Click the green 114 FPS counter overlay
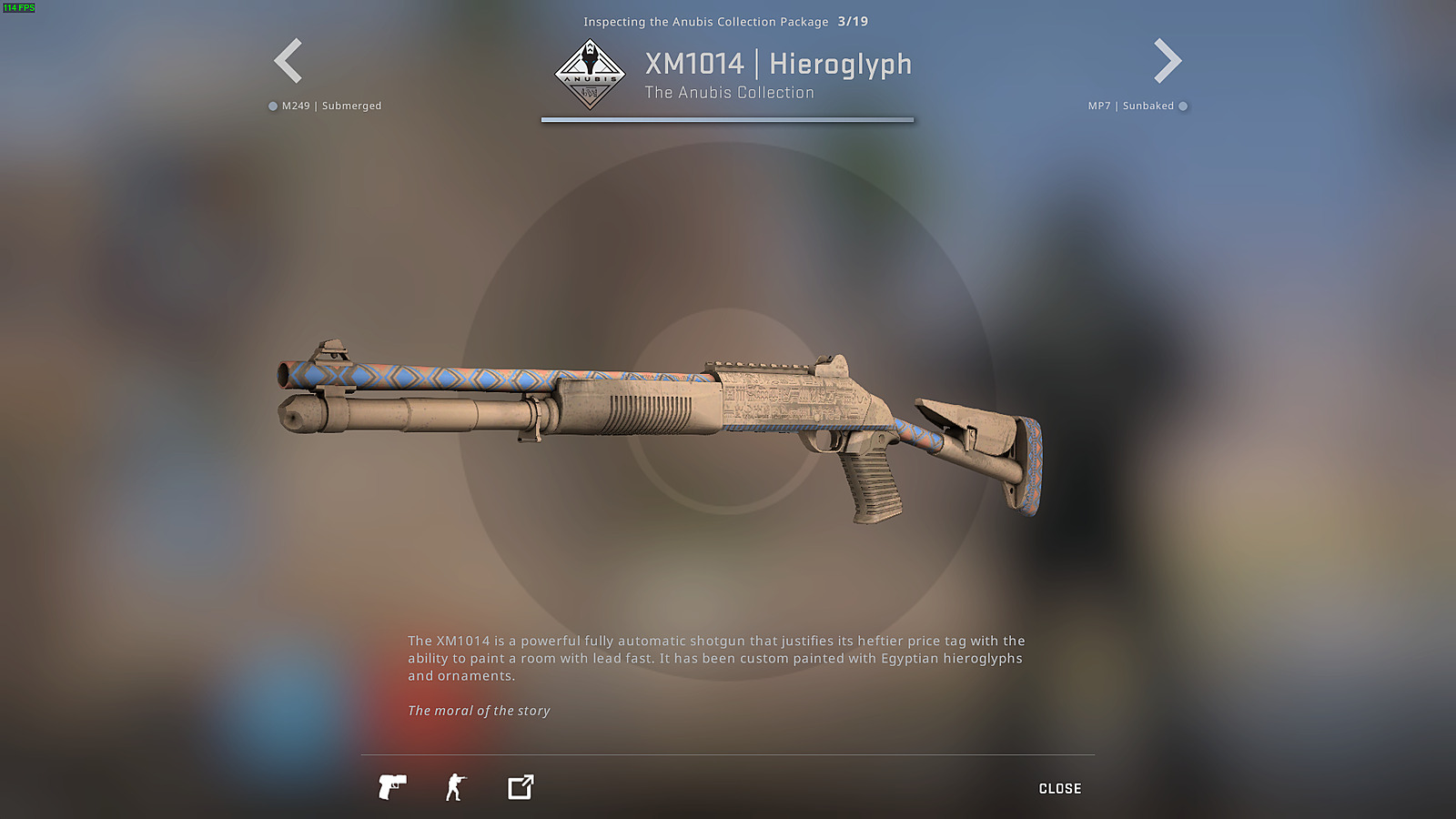The height and width of the screenshot is (819, 1456). coord(20,7)
